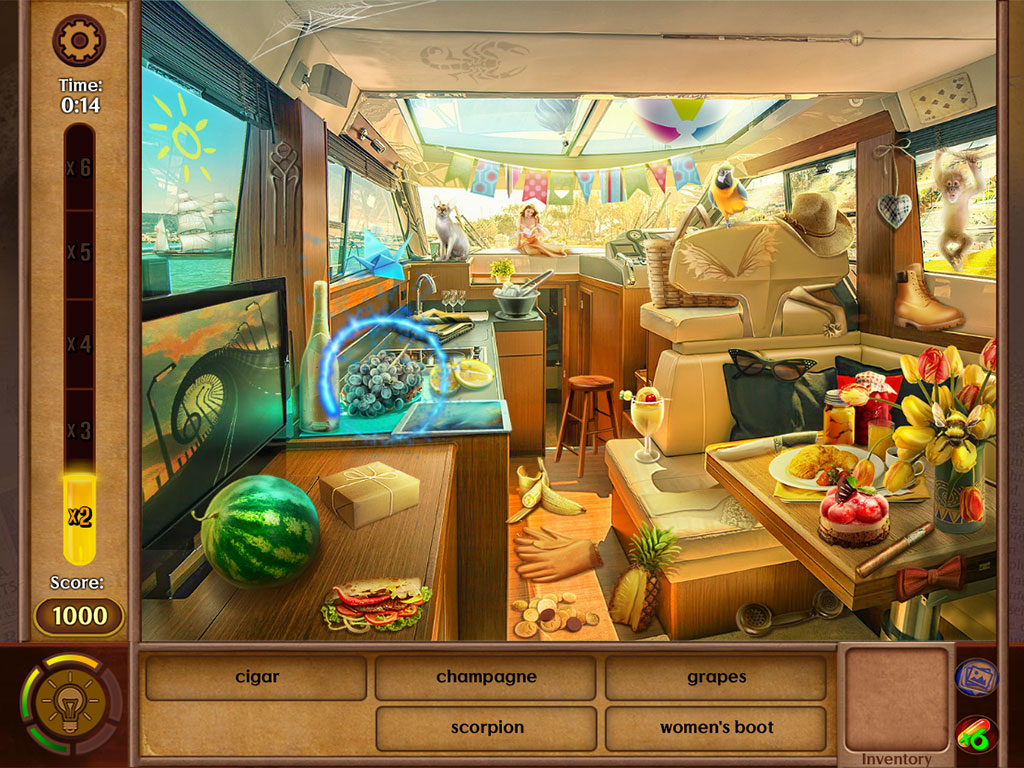Toggle the blue pictures mode icon
Screen dimensions: 1024x768
pyautogui.click(x=975, y=677)
